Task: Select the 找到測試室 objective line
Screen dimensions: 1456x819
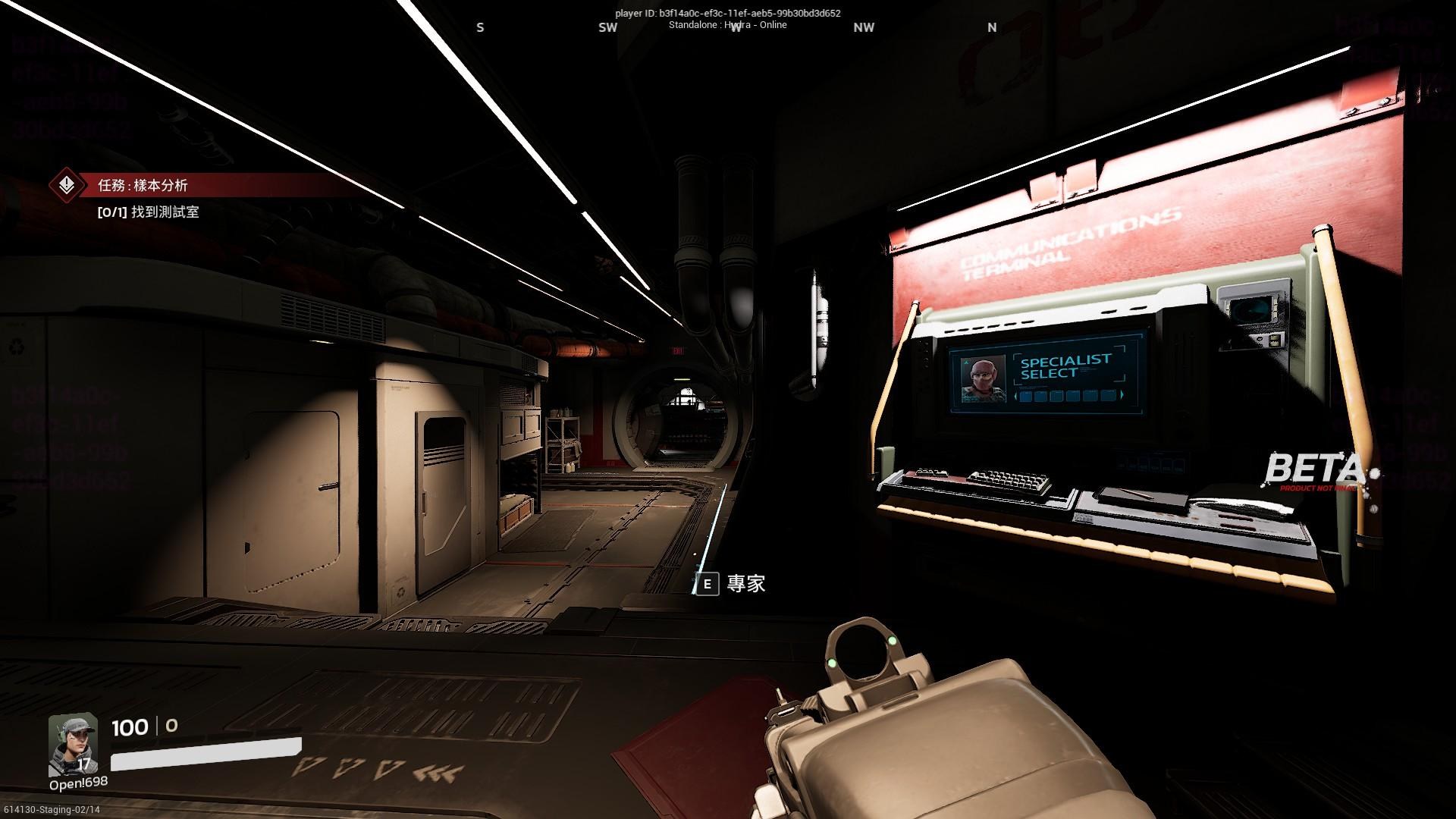Action: [149, 212]
